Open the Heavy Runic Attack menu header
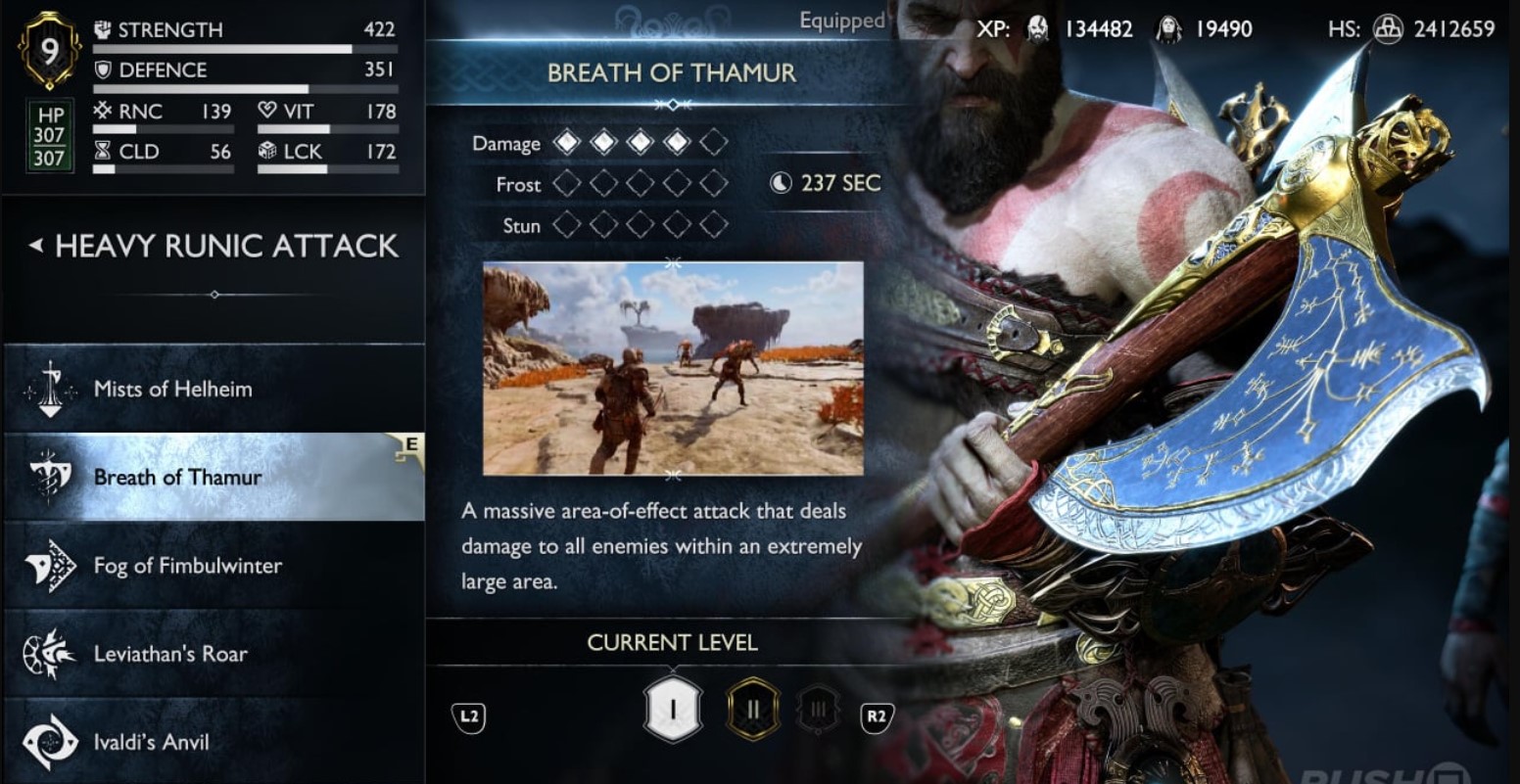Screen dimensions: 1520x784 point(227,247)
